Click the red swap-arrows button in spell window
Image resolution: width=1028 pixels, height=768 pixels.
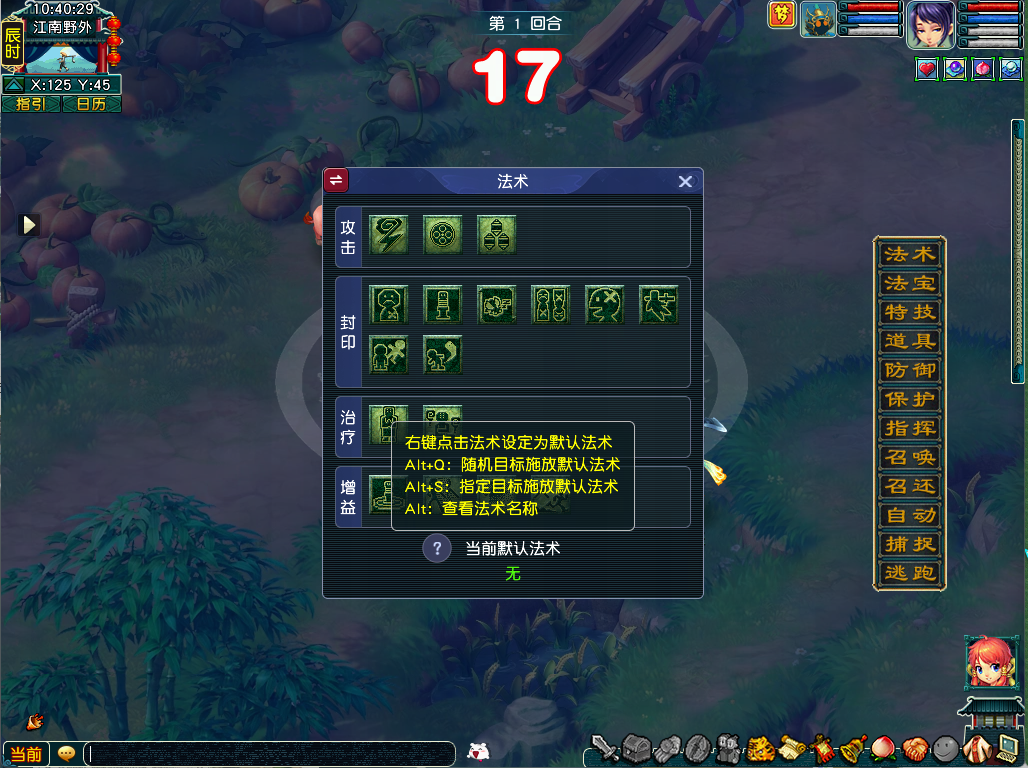click(x=336, y=180)
